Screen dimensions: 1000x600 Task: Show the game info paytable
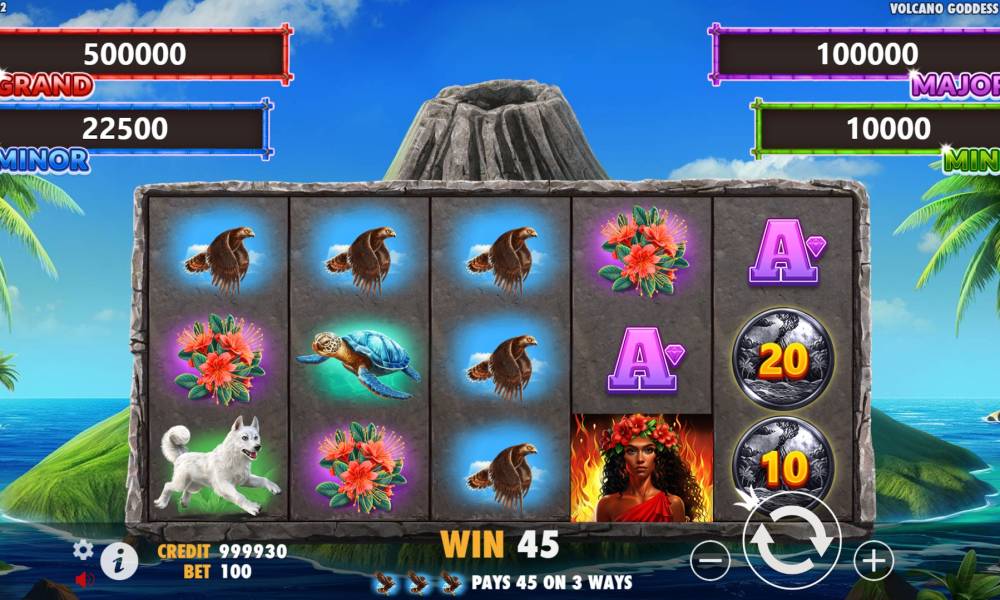point(119,561)
